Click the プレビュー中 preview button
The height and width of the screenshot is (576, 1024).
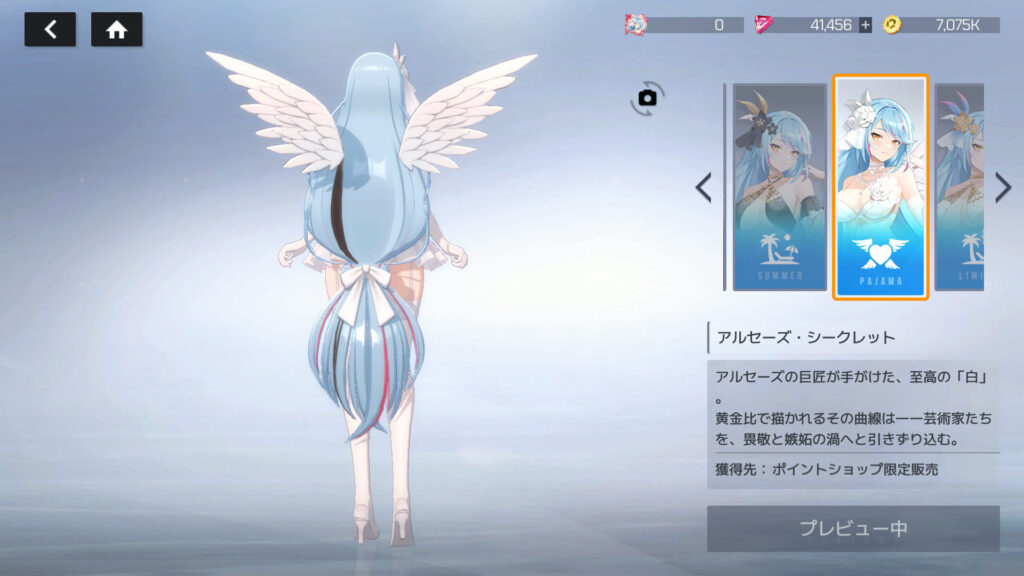pos(853,528)
